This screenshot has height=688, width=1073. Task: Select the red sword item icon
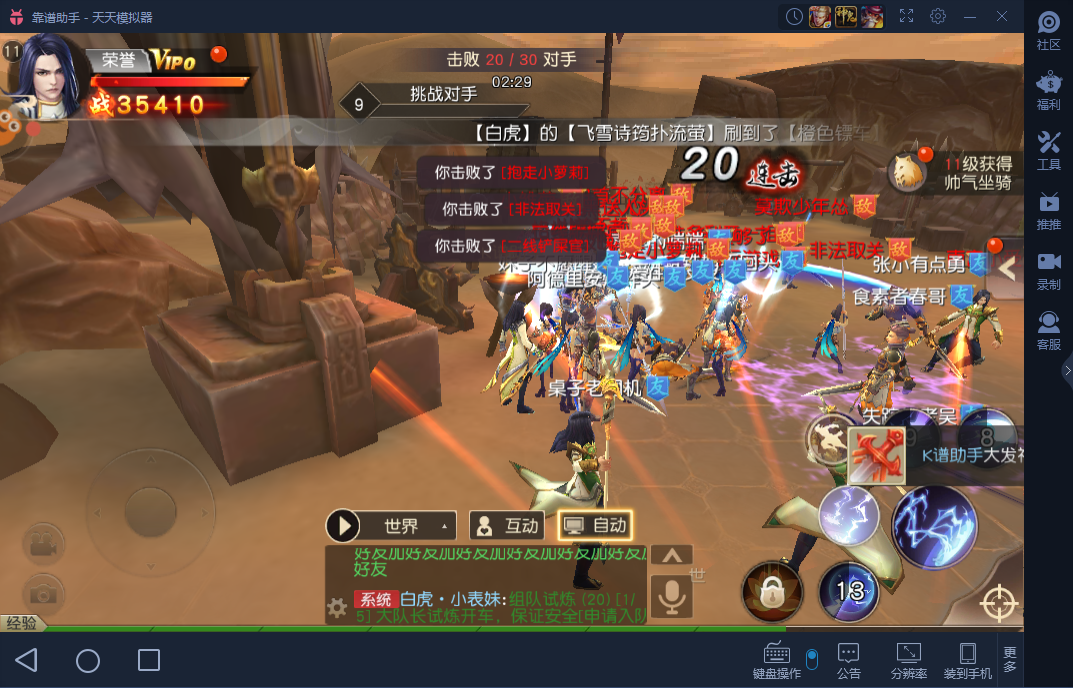[876, 456]
